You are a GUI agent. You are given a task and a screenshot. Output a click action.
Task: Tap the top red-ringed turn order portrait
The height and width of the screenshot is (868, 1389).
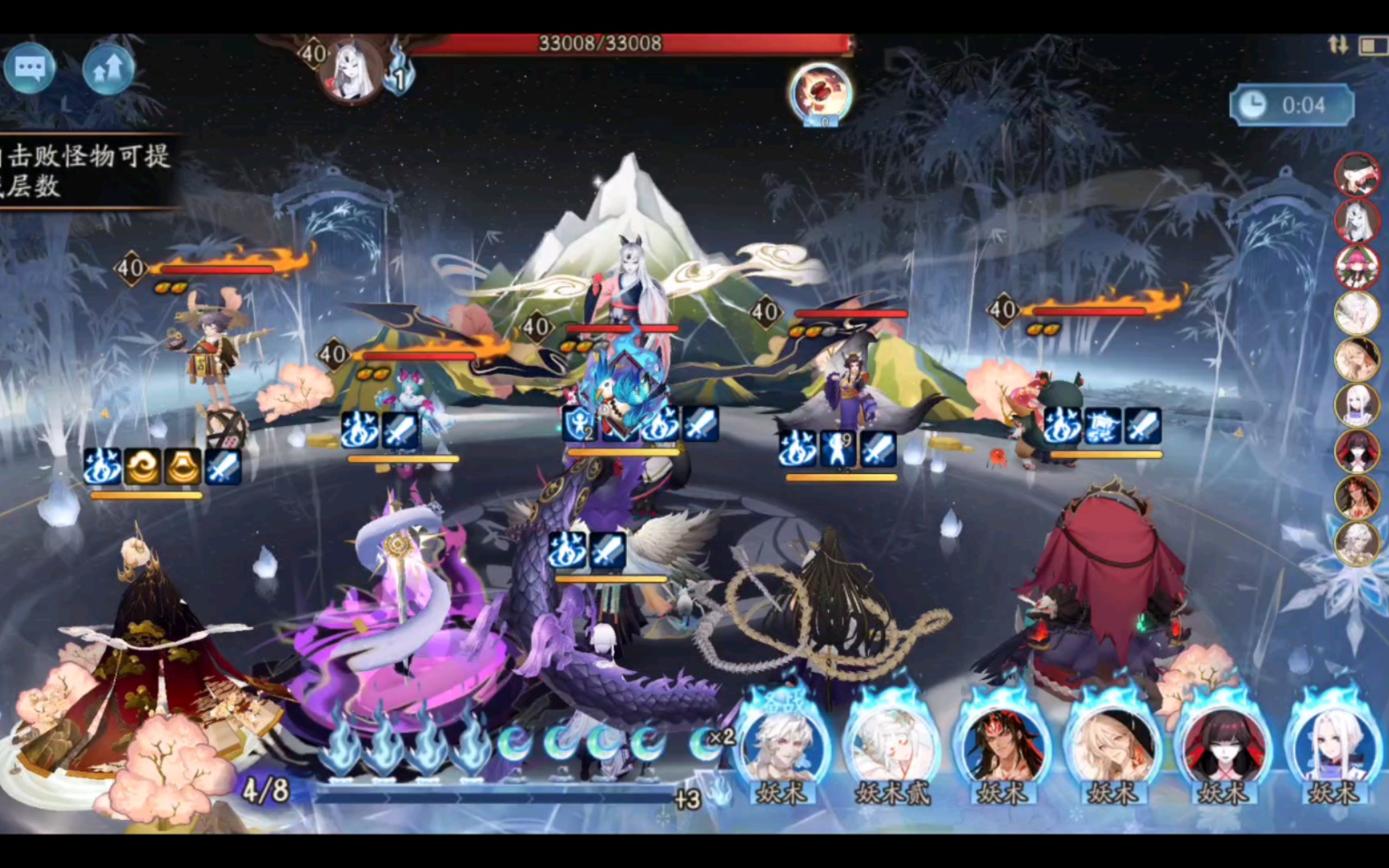1357,174
